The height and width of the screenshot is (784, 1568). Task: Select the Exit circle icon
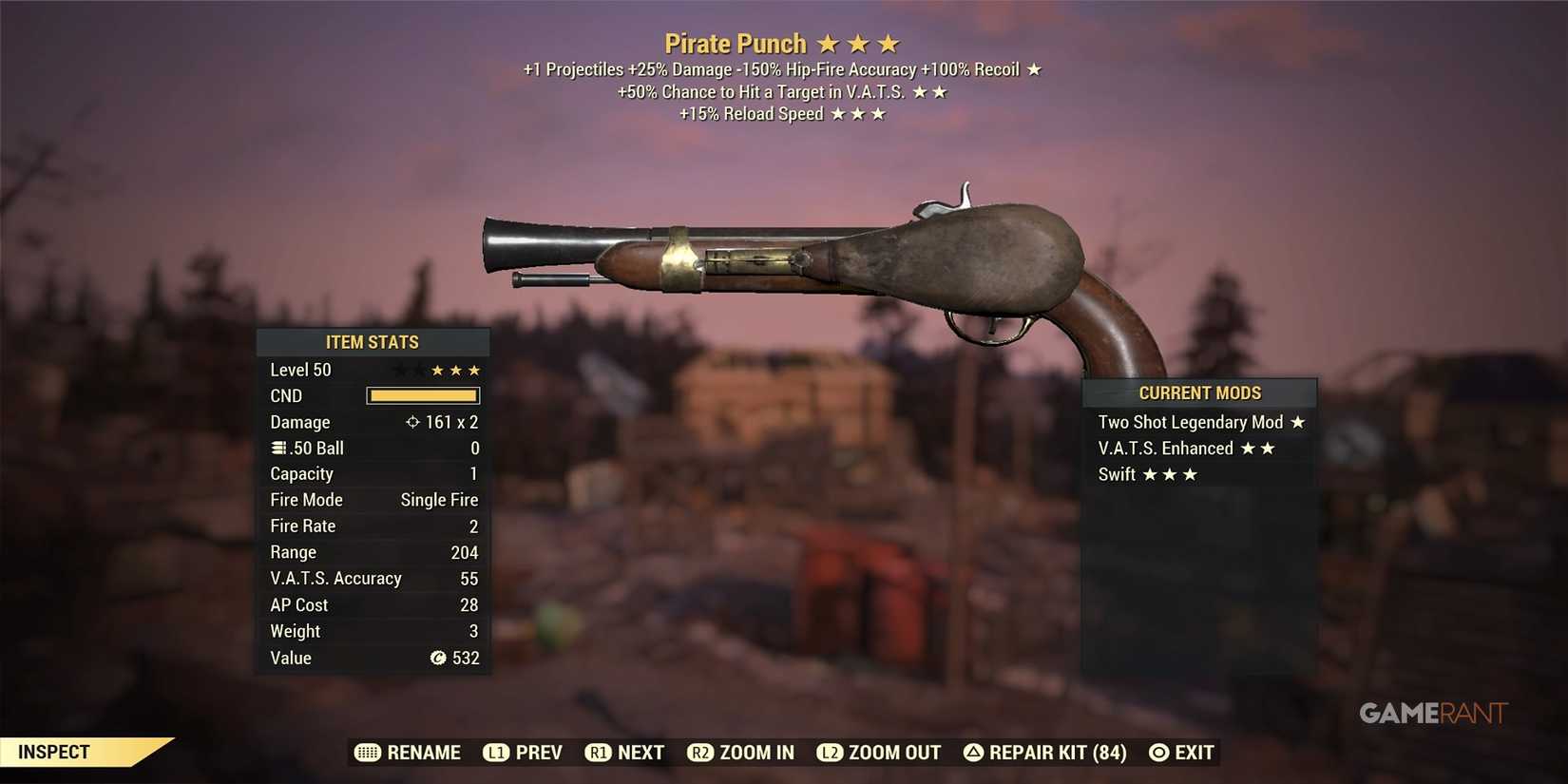1157,753
